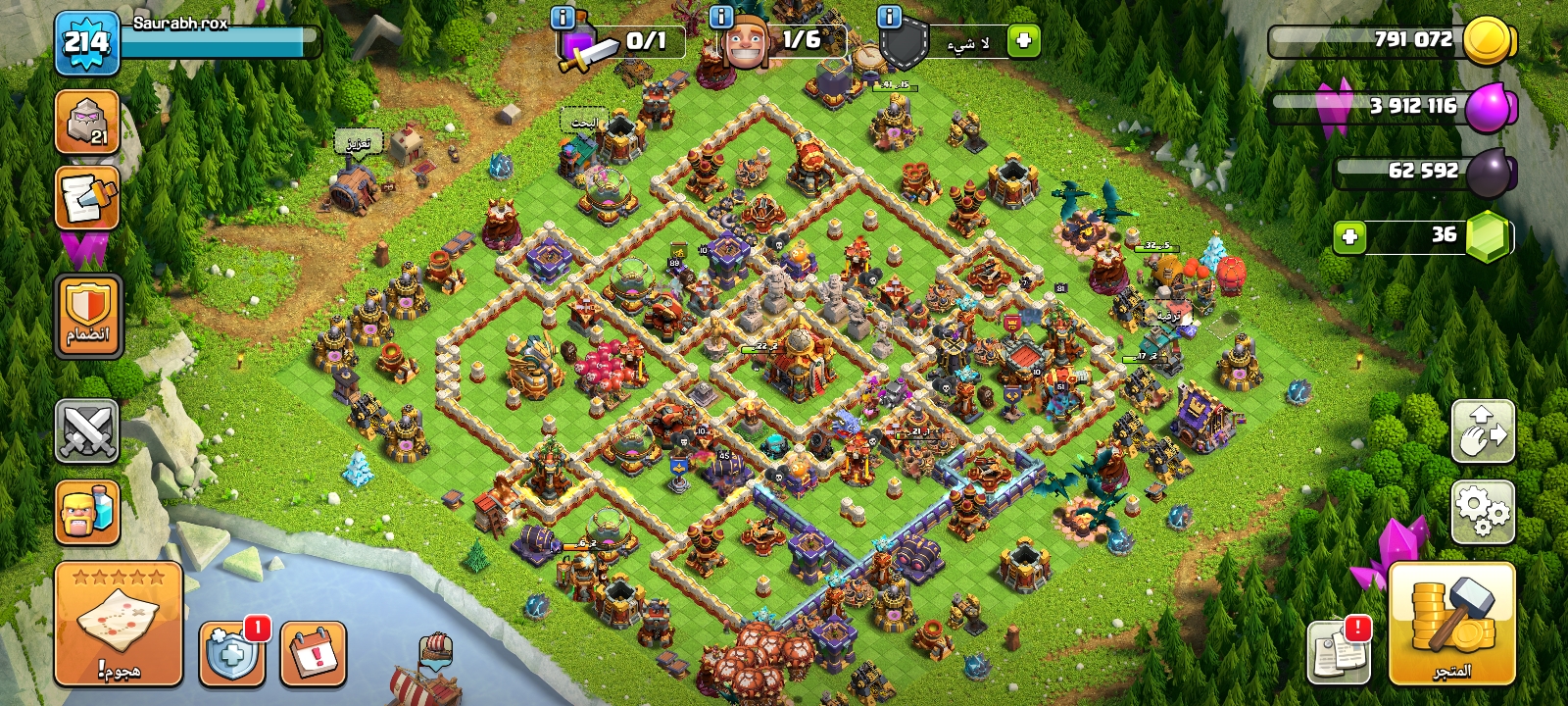This screenshot has width=1568, height=706.
Task: Show info for the shield status
Action: (889, 18)
